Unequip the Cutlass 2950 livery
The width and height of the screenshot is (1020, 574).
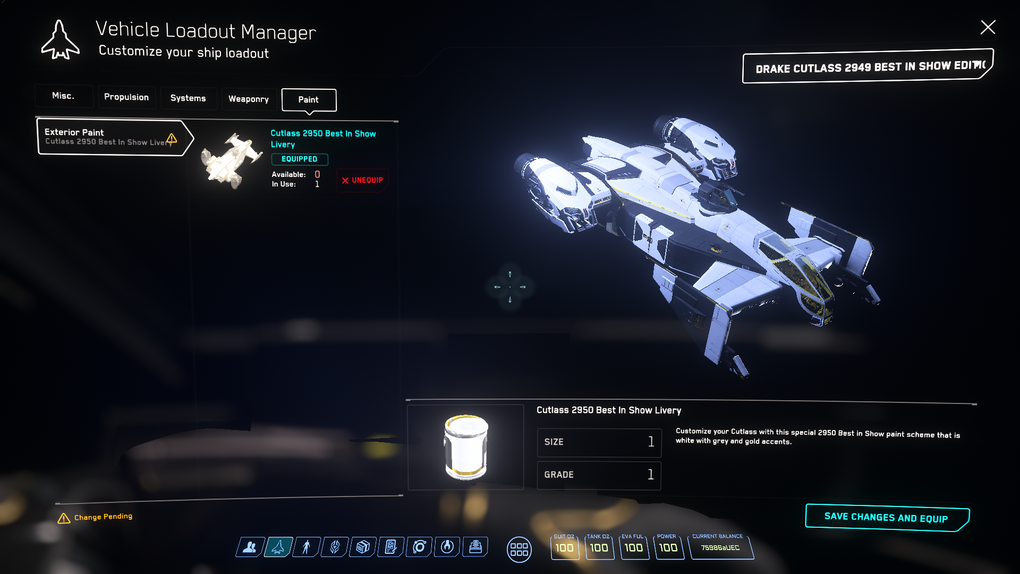[x=362, y=181]
